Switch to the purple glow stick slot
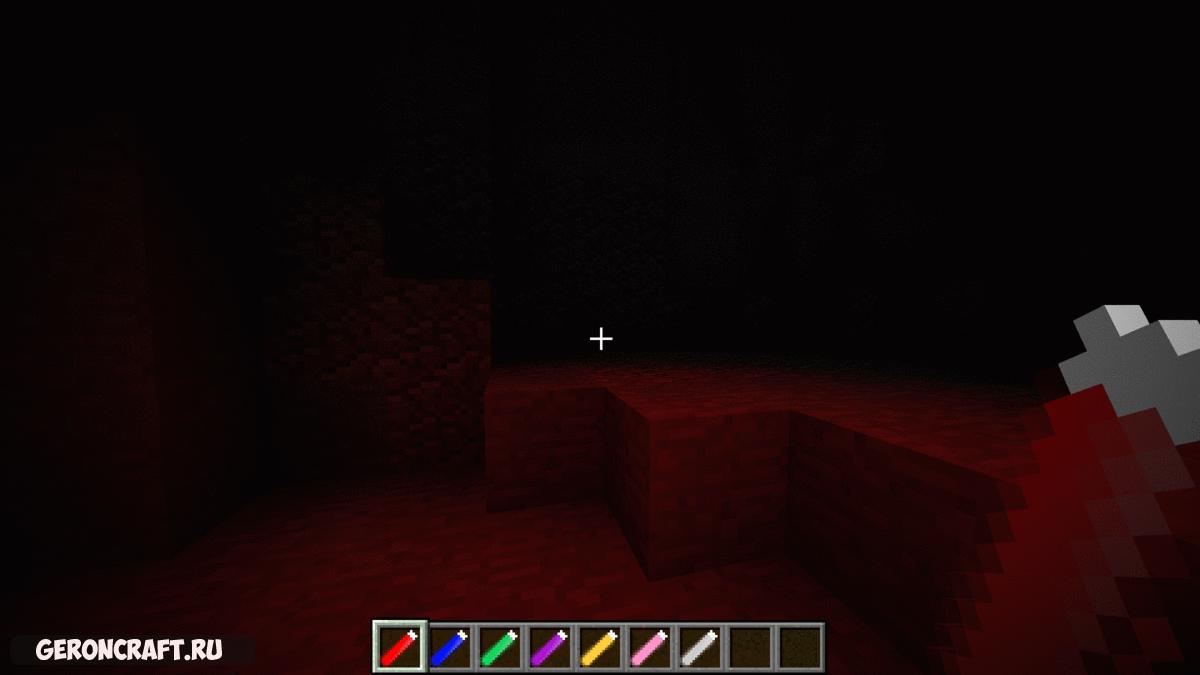 click(550, 647)
